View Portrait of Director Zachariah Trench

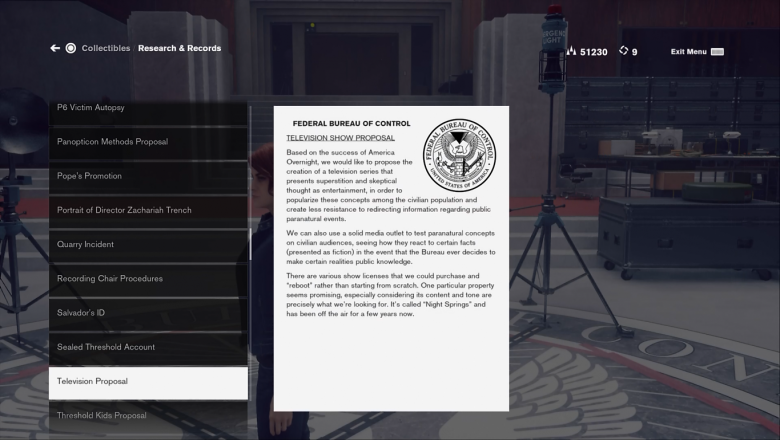[x=147, y=210]
